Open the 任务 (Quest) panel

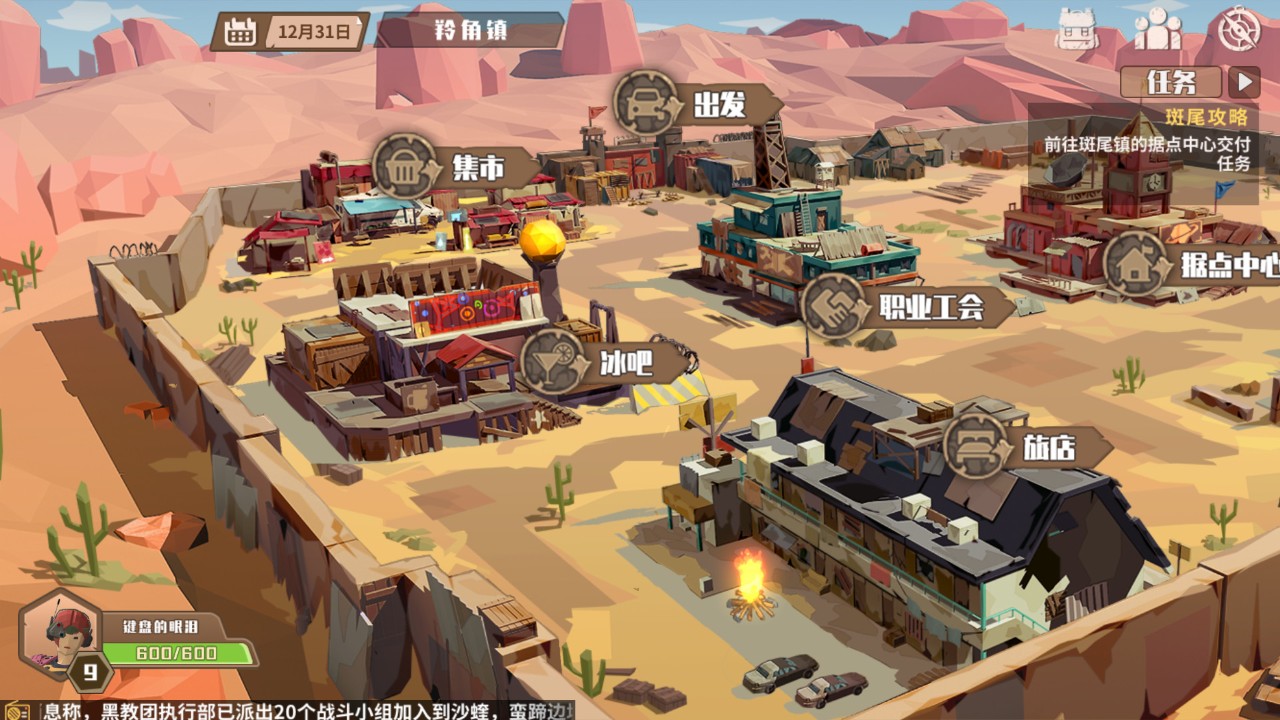tap(1172, 82)
